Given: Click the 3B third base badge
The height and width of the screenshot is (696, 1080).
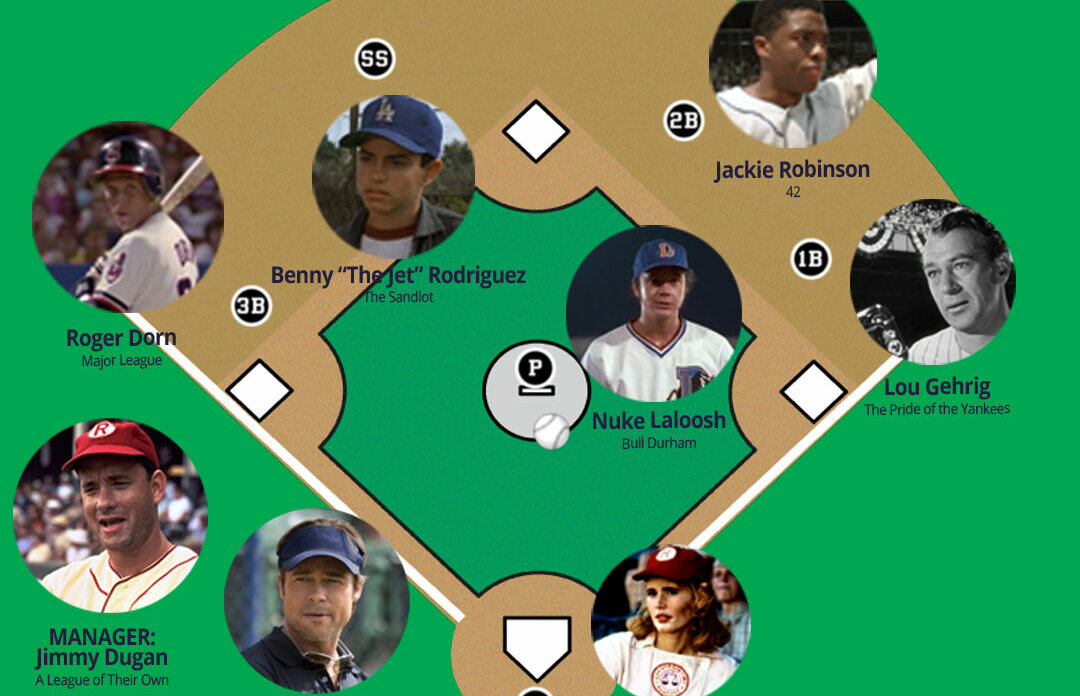Looking at the screenshot, I should tap(251, 306).
